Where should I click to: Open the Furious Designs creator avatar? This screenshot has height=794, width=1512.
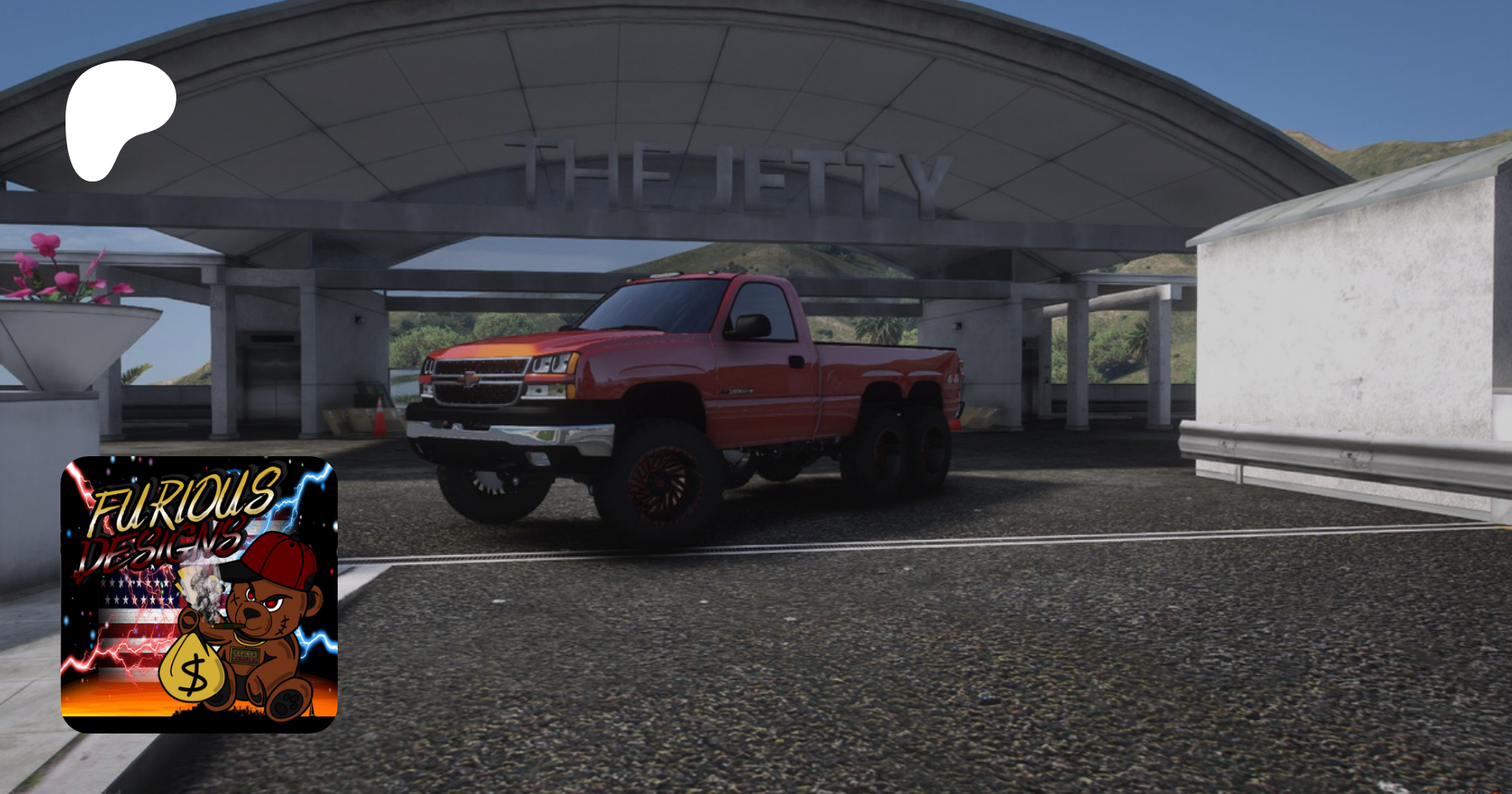click(199, 594)
